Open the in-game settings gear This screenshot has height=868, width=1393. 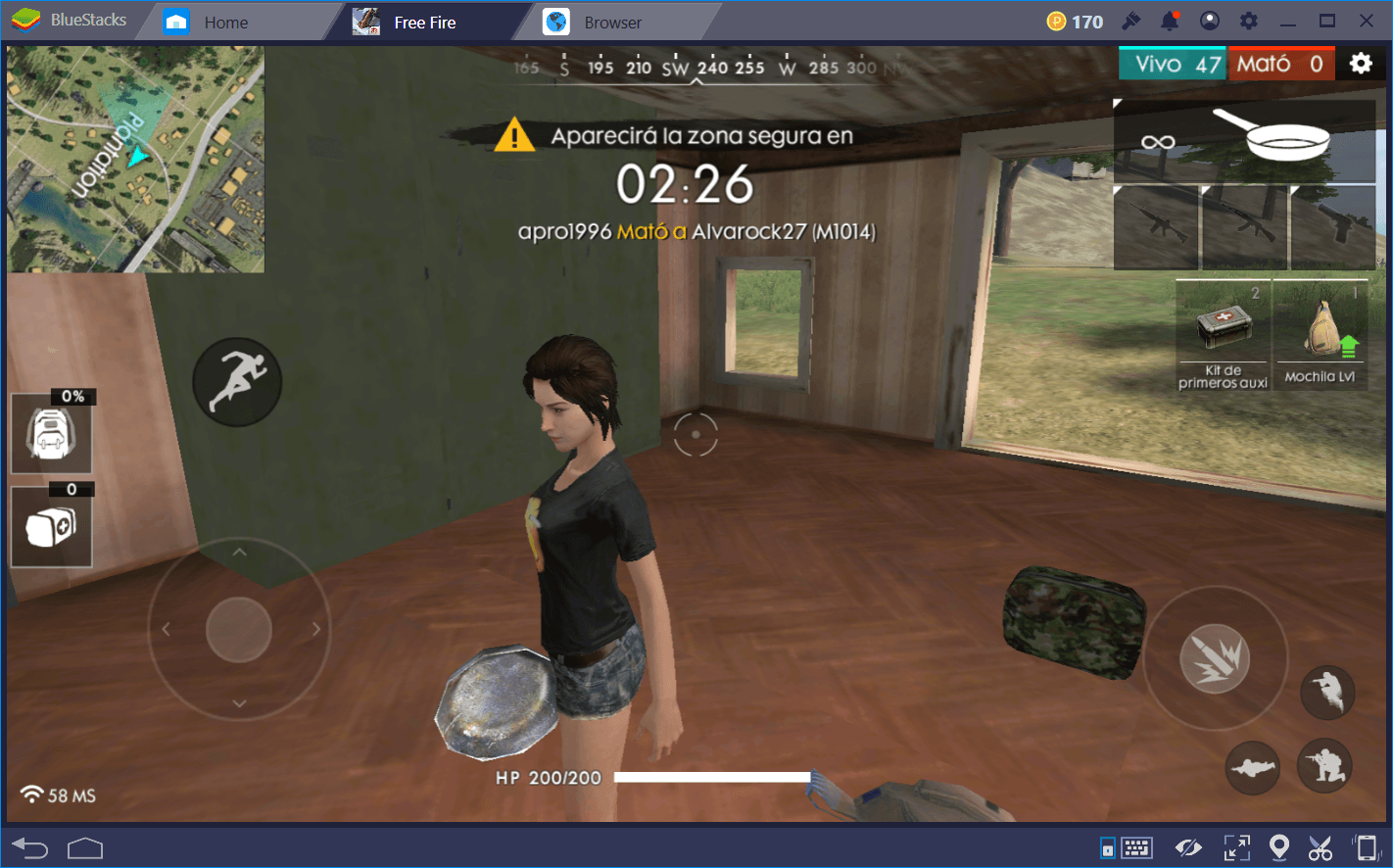[1362, 63]
